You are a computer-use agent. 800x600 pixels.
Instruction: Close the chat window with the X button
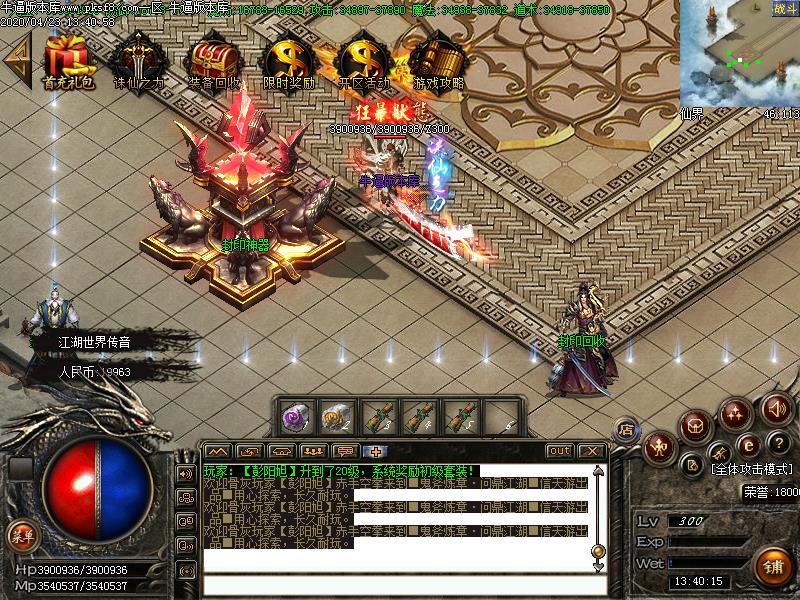pos(591,451)
